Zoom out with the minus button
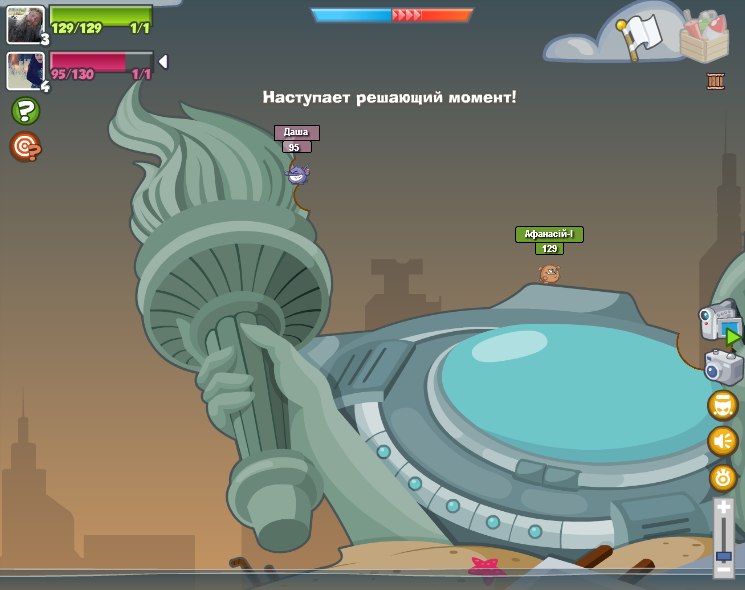Image resolution: width=745 pixels, height=590 pixels. (723, 571)
